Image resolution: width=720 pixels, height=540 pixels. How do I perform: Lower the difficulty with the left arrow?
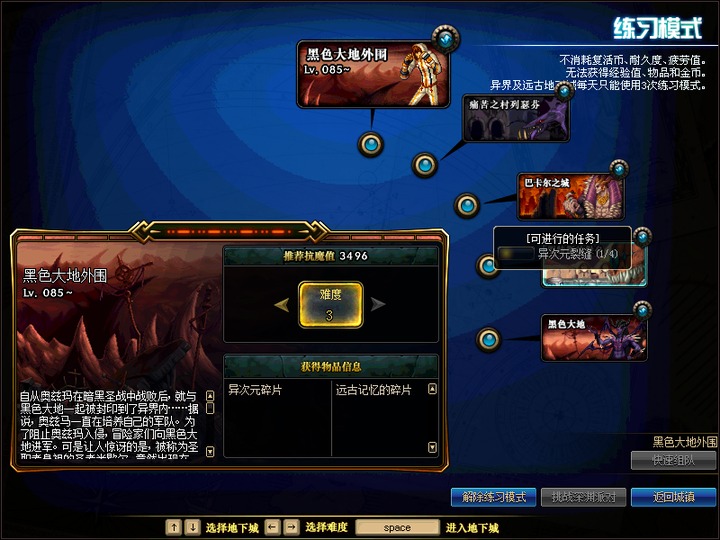coord(283,304)
